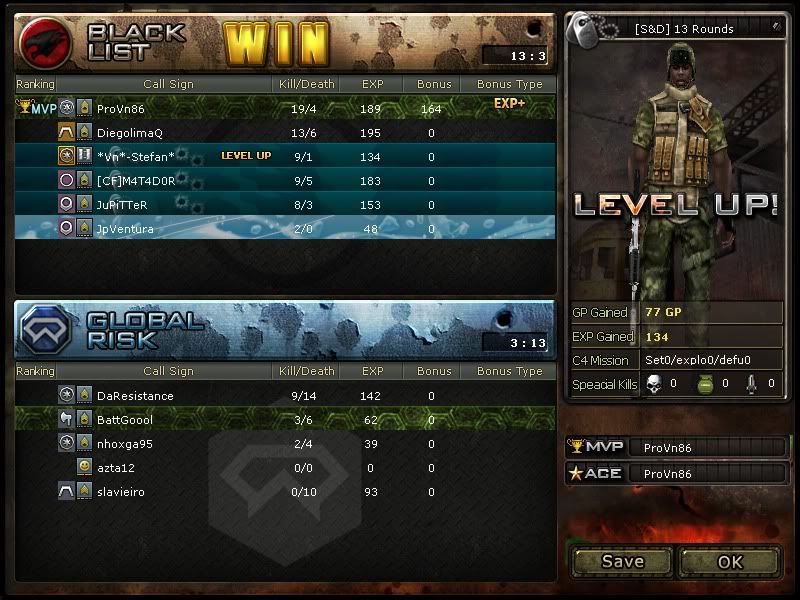Screen dimensions: 800x600
Task: Select DaResistance in Global Risk list
Action: [x=285, y=395]
